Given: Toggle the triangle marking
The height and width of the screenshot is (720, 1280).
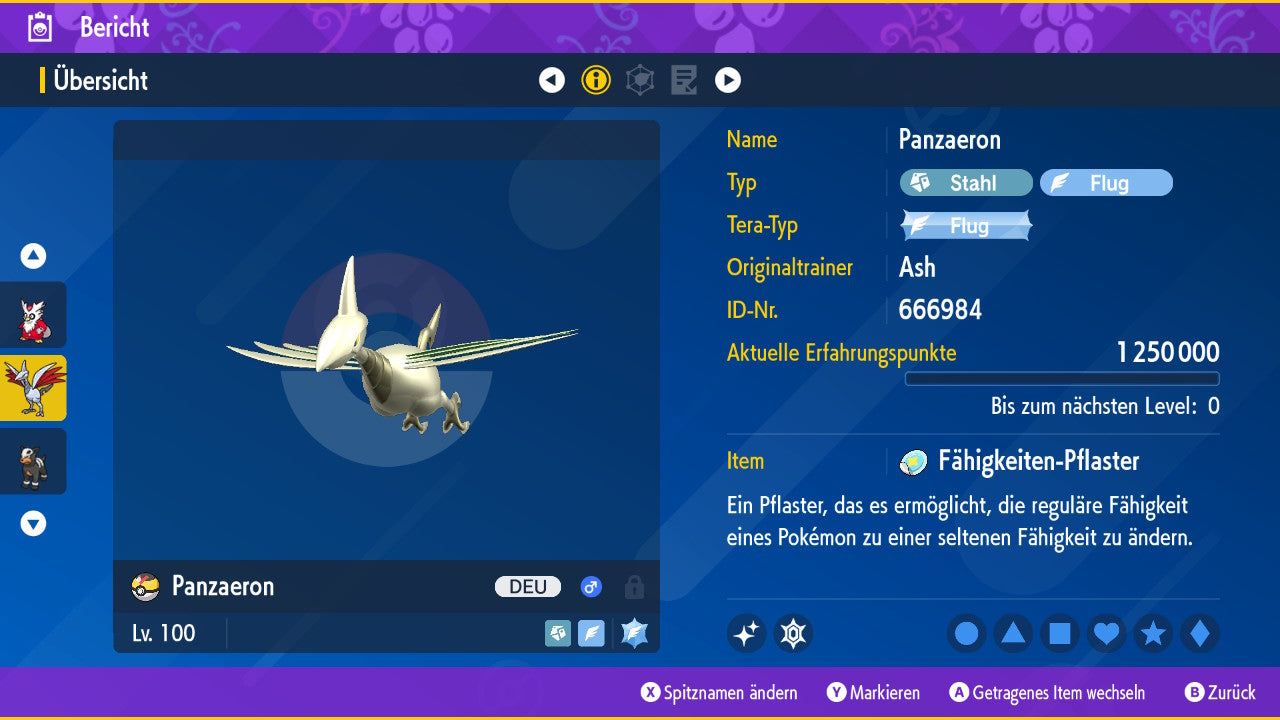Looking at the screenshot, I should pyautogui.click(x=1013, y=634).
